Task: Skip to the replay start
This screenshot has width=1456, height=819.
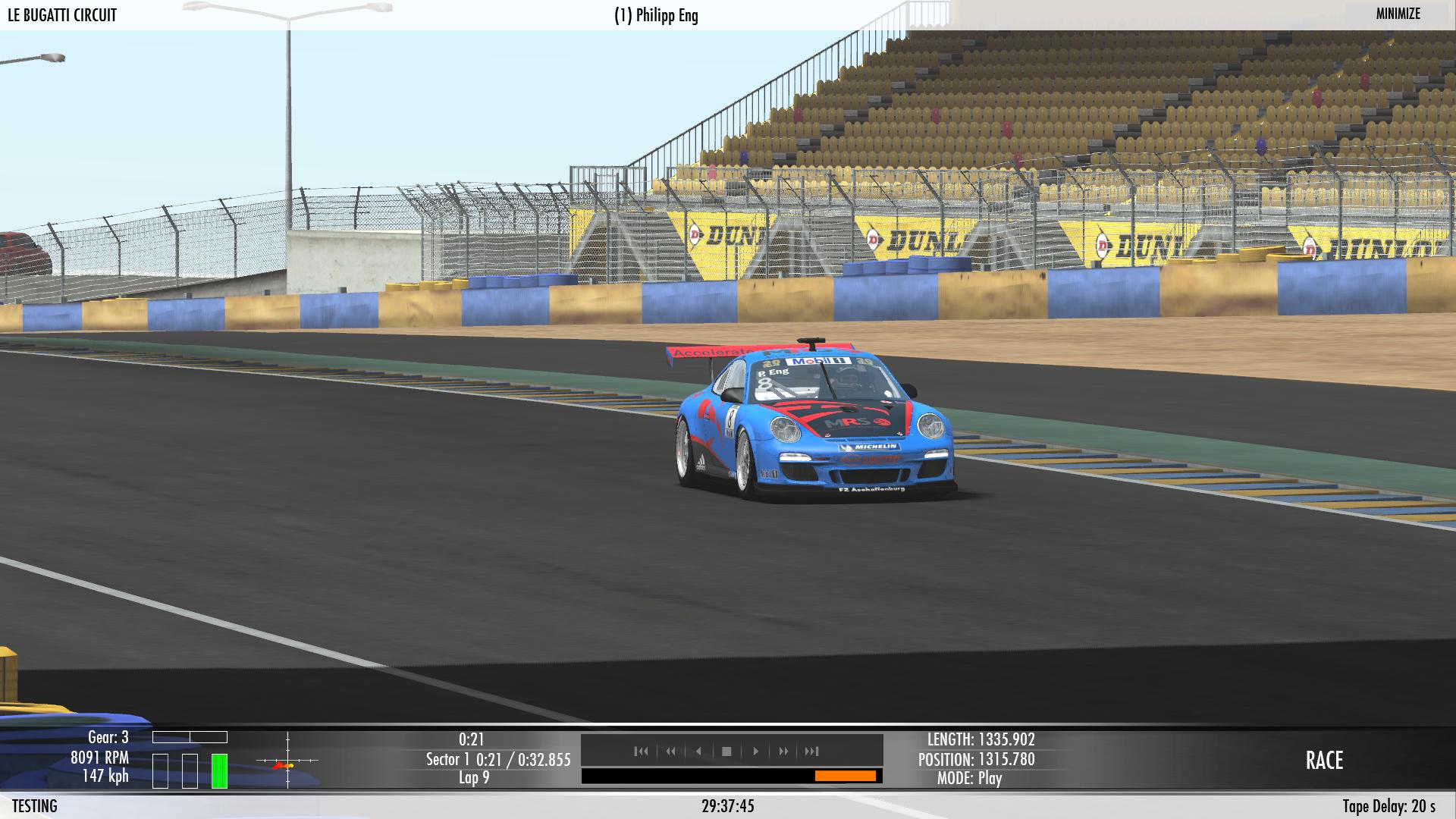Action: pos(642,752)
